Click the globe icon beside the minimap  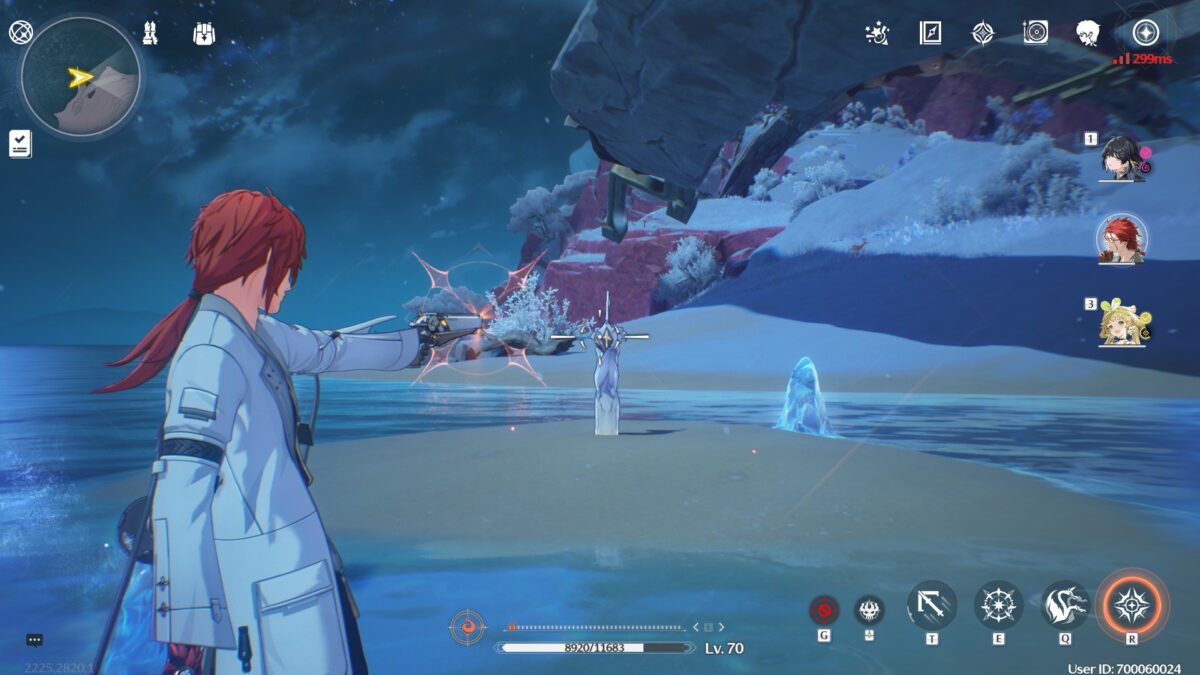click(20, 32)
